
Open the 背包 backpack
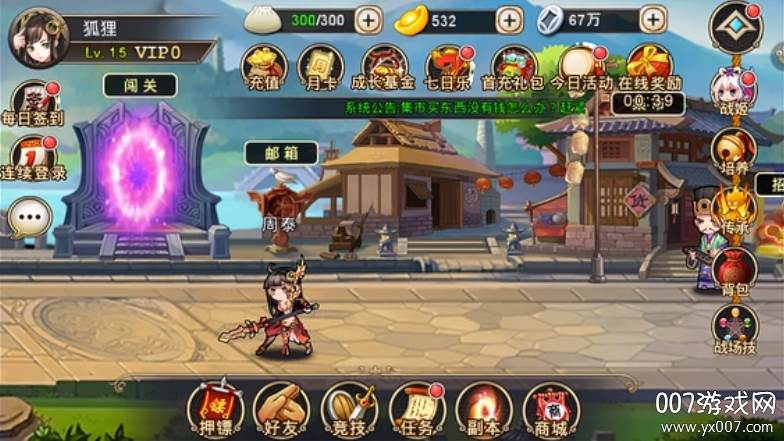tap(733, 269)
